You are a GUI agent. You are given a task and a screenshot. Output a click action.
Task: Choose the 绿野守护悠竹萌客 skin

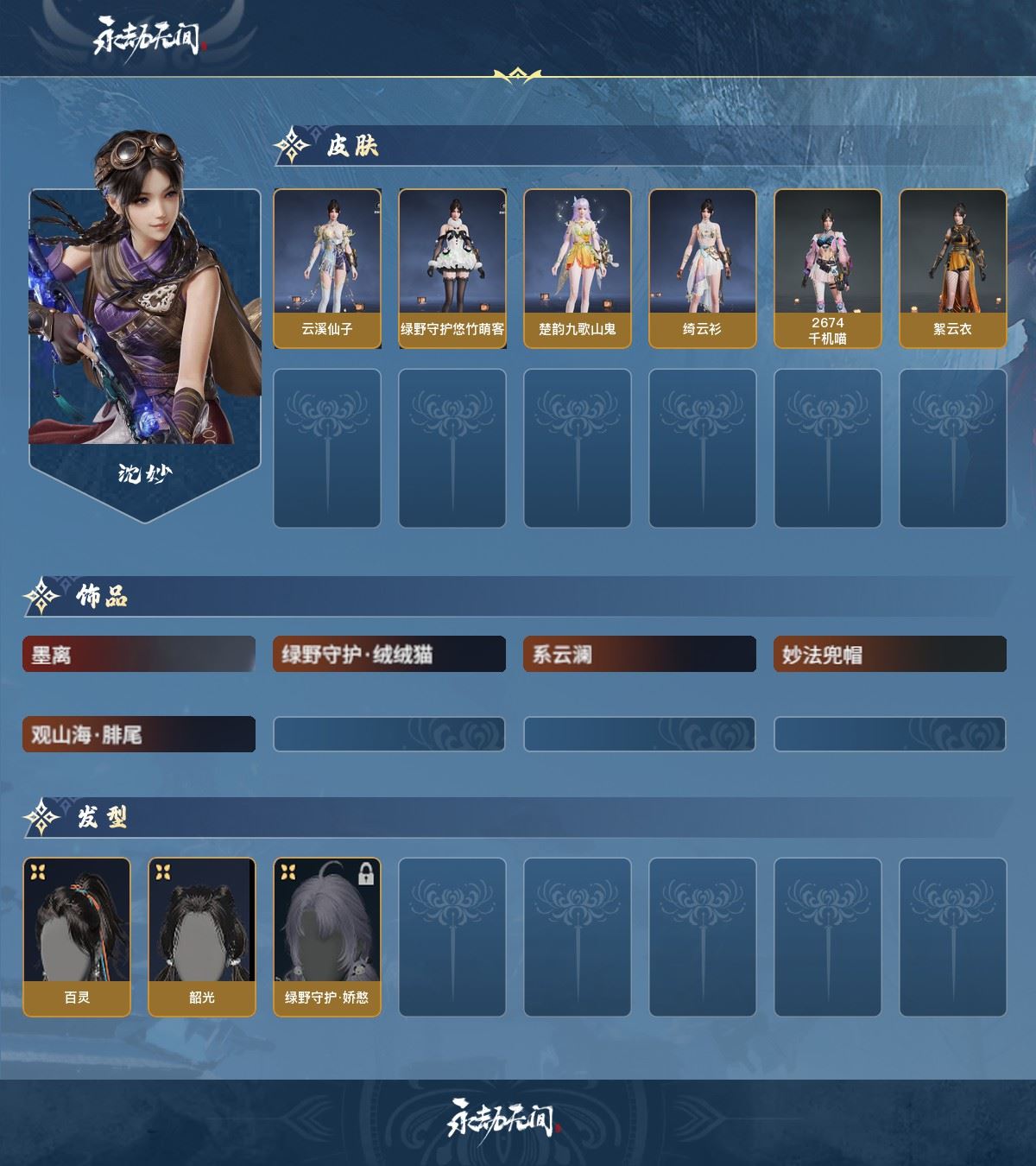pyautogui.click(x=452, y=269)
